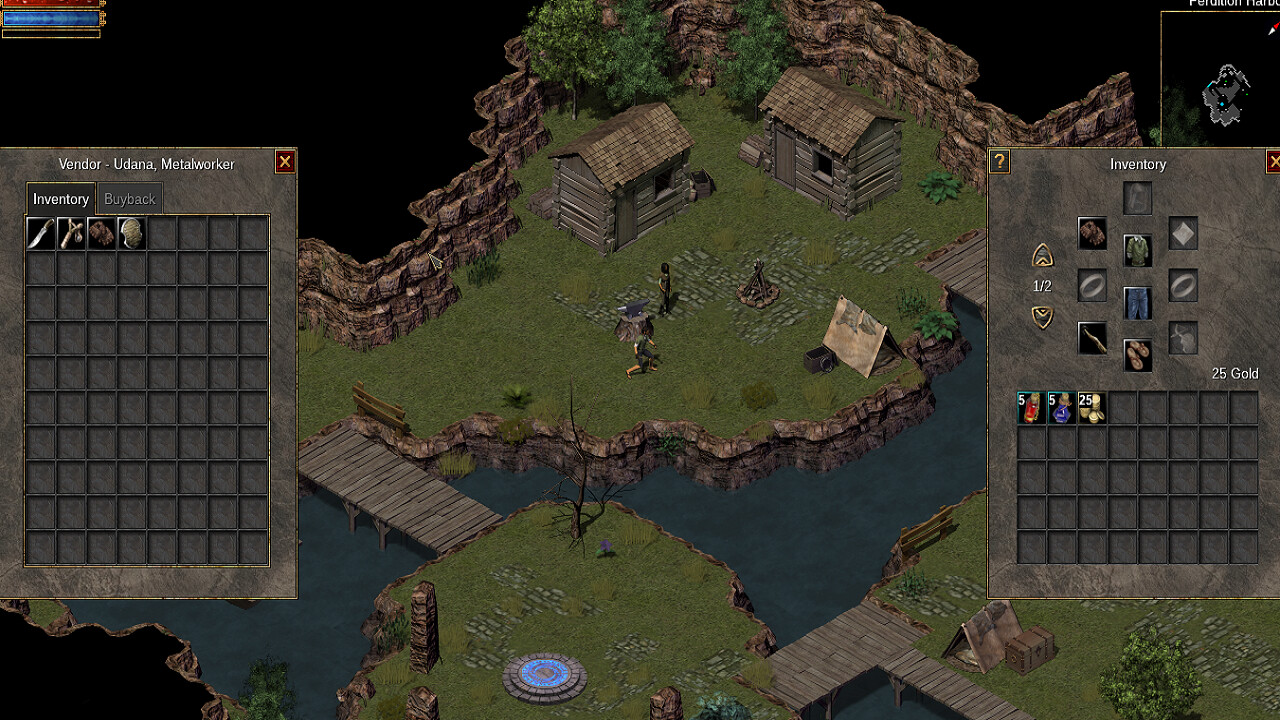This screenshot has height=720, width=1280.
Task: Select the equipped green shirt in your inventory
Action: pos(1137,251)
